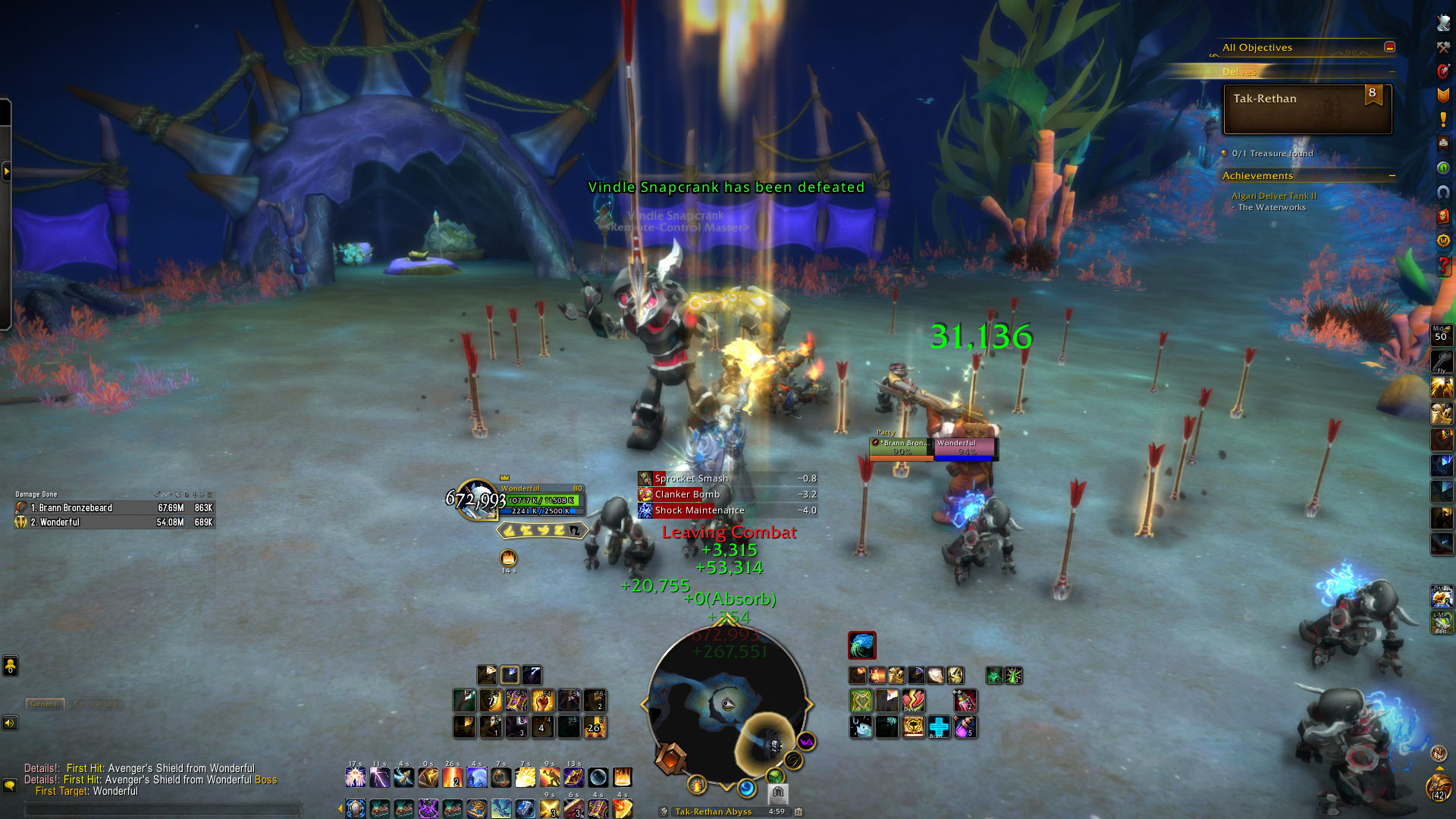Open the Algari Delver Tank II achievement
Image resolution: width=1456 pixels, height=819 pixels.
(x=1274, y=196)
